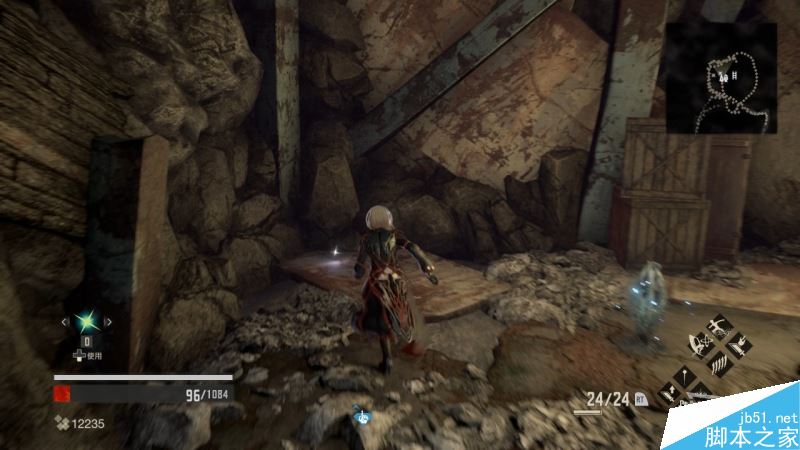Activate the four claw slashes skill
This screenshot has width=800, height=450.
tap(720, 364)
